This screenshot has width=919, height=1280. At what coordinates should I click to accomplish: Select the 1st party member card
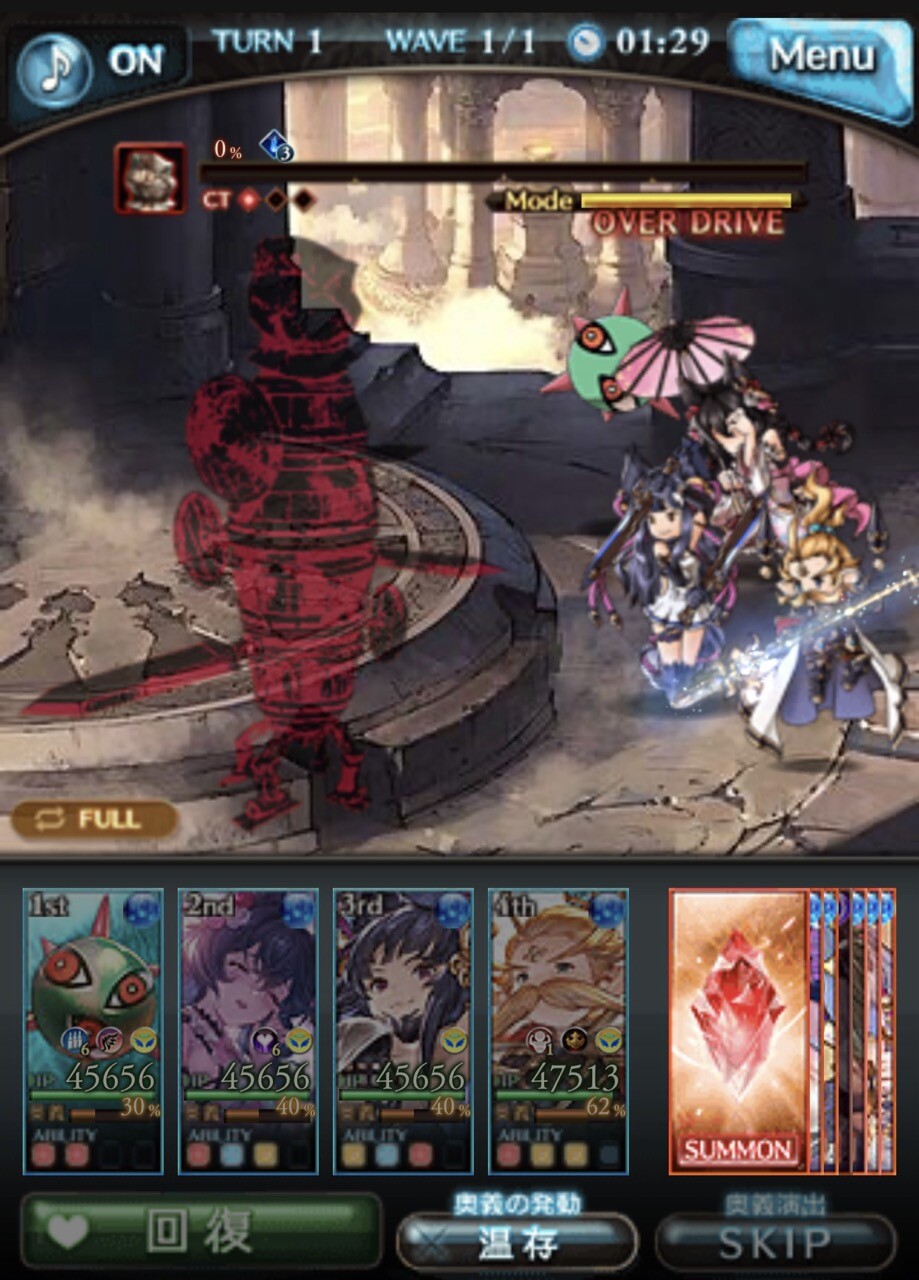tap(93, 1030)
